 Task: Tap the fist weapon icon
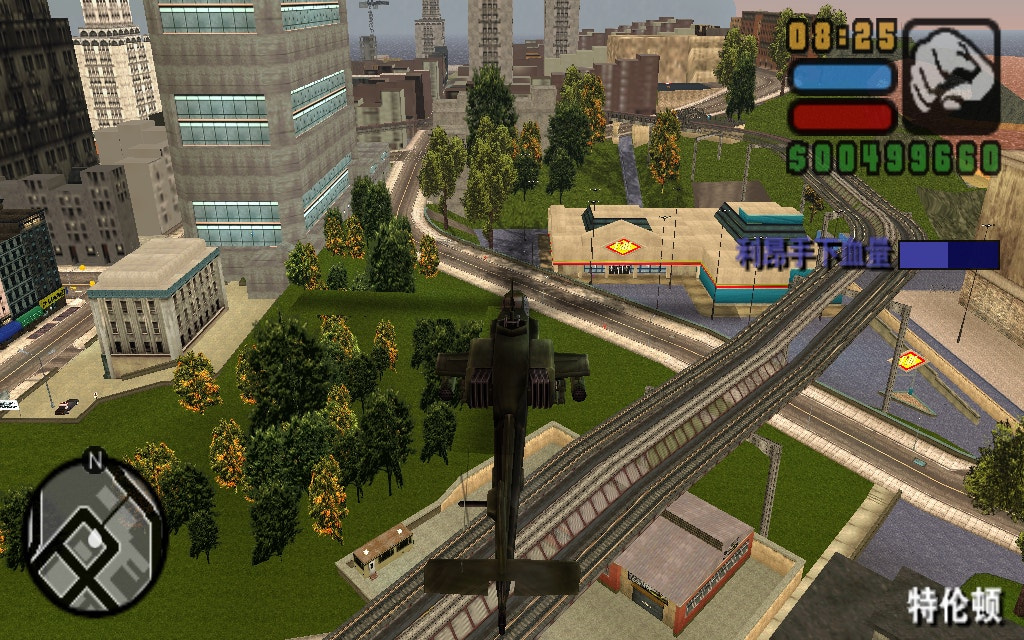click(951, 75)
